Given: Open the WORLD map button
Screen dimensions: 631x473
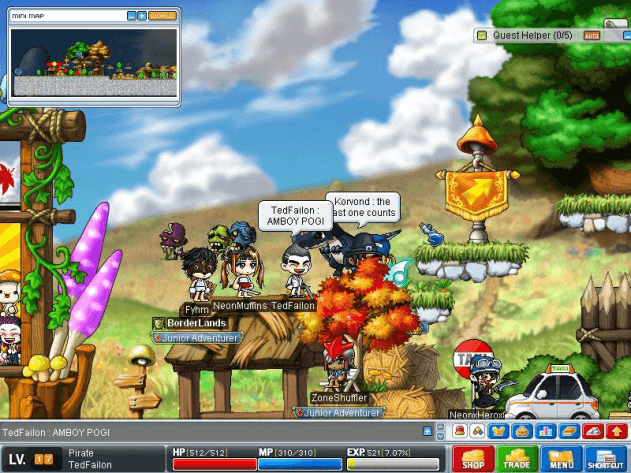Looking at the screenshot, I should [x=162, y=16].
